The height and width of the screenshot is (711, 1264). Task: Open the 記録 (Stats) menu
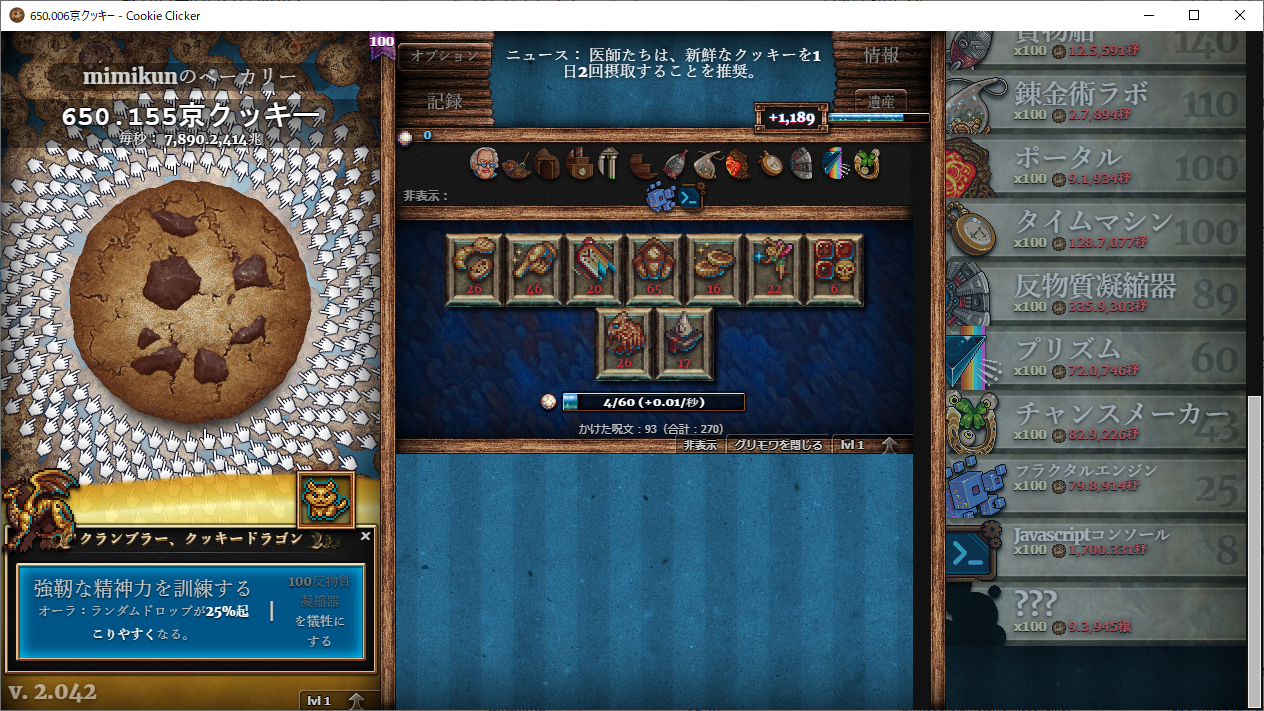[x=445, y=101]
